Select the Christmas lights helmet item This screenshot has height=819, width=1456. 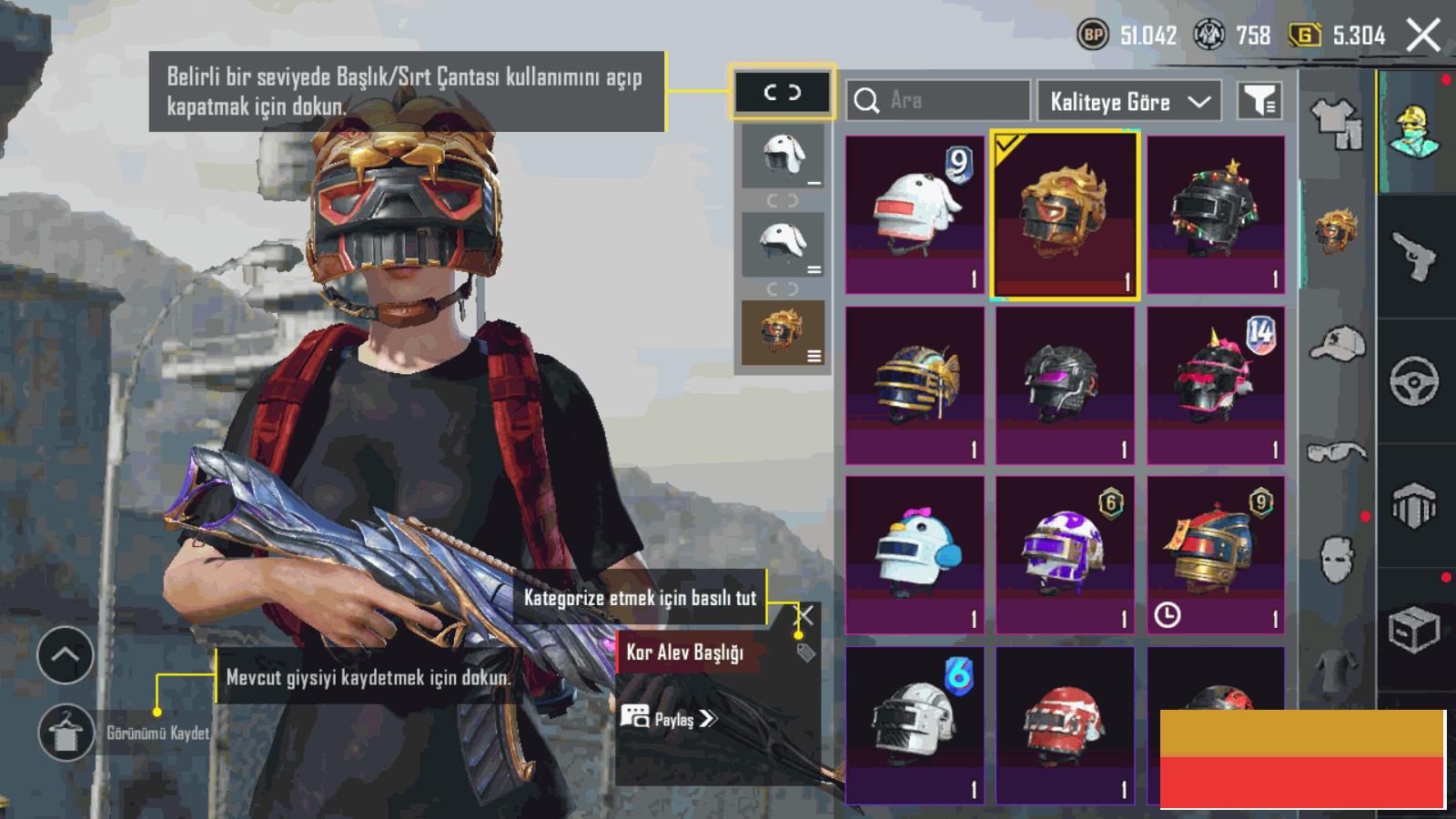point(1216,214)
